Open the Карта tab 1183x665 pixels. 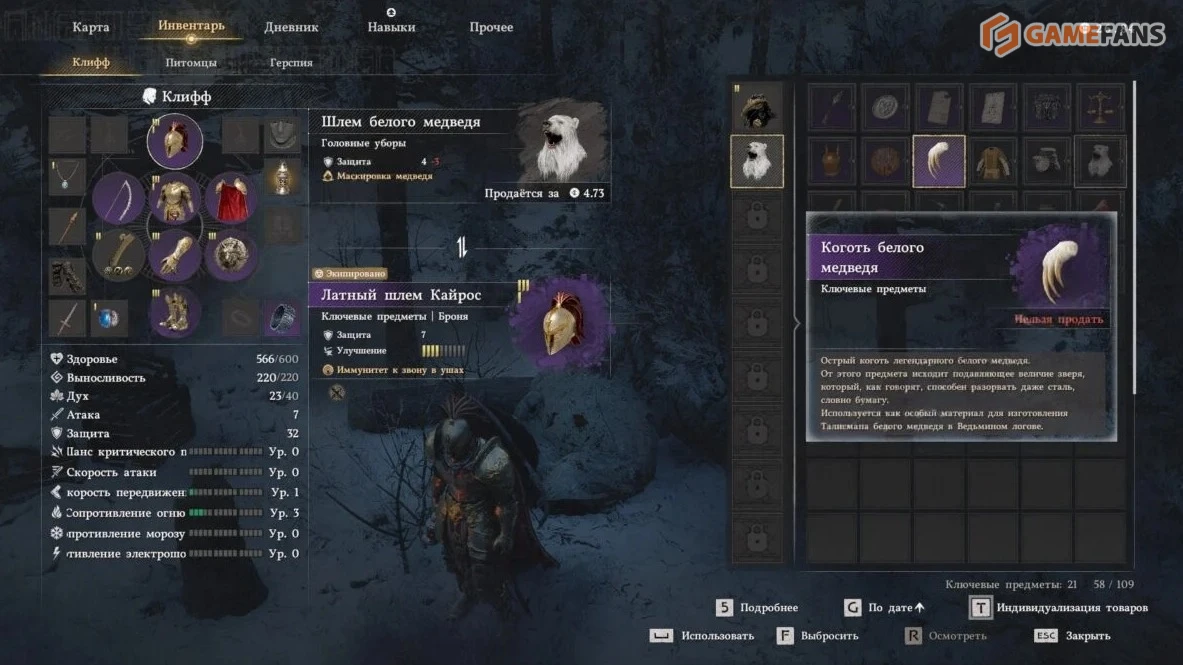click(x=91, y=27)
